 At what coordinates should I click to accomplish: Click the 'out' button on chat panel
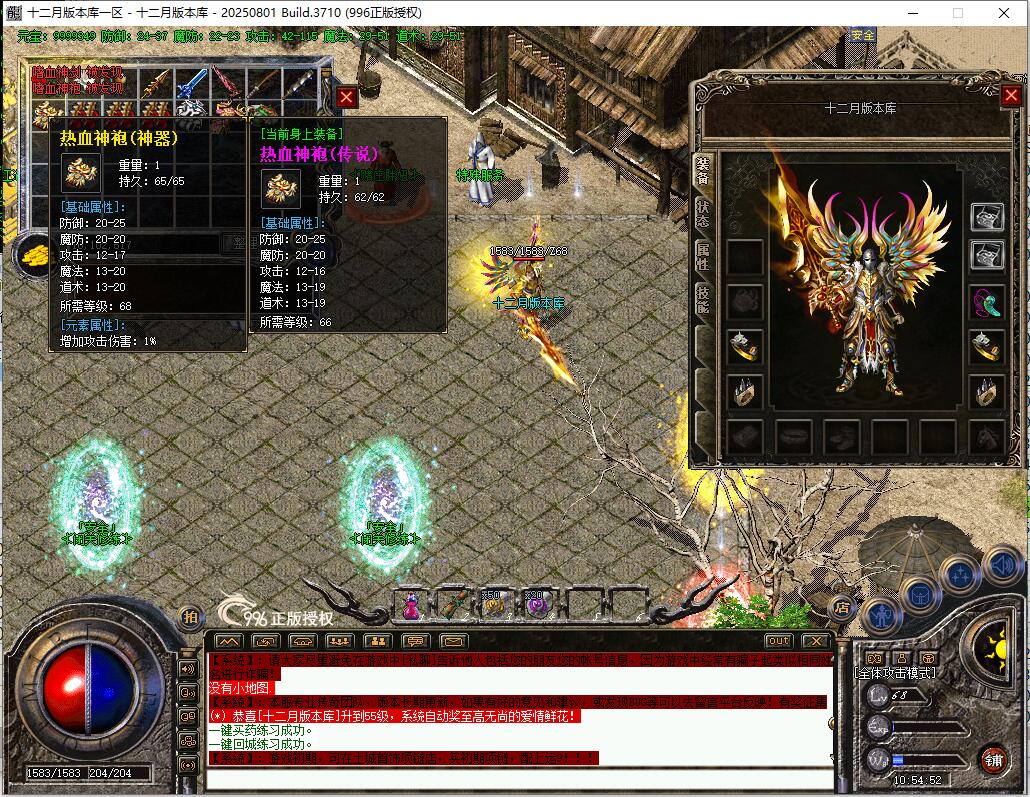[778, 641]
